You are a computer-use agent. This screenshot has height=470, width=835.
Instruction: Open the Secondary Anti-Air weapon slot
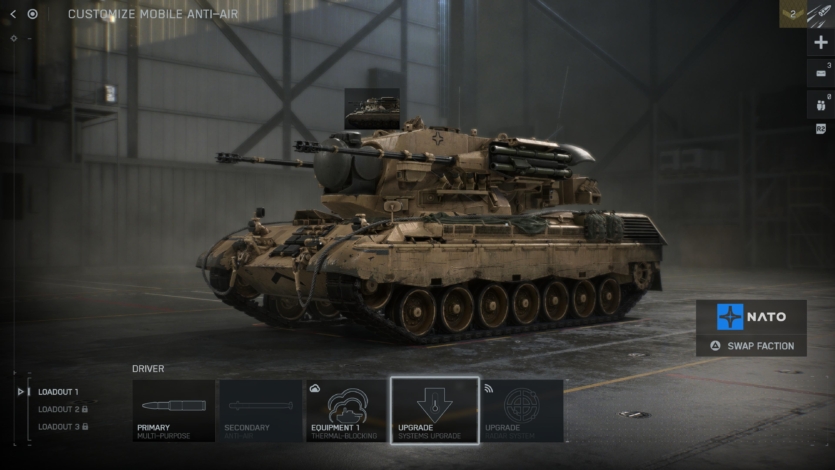coord(261,410)
